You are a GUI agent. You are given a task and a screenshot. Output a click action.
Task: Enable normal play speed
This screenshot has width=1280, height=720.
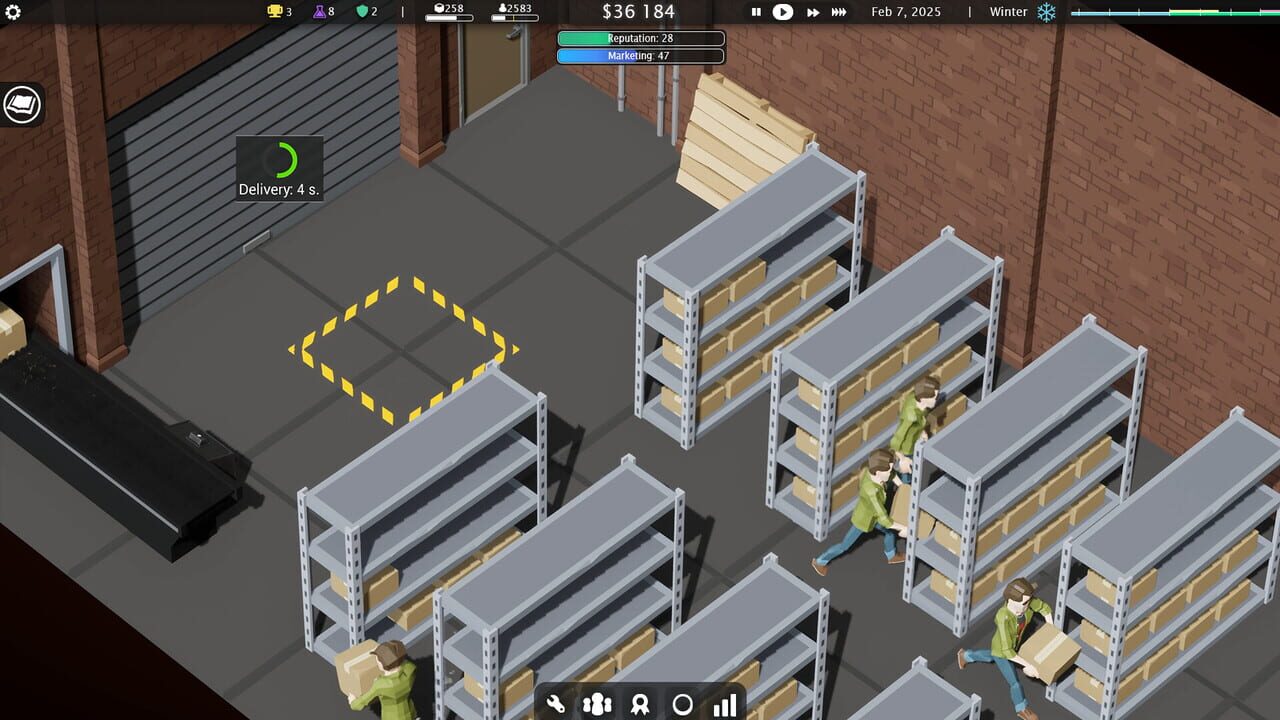pyautogui.click(x=784, y=13)
